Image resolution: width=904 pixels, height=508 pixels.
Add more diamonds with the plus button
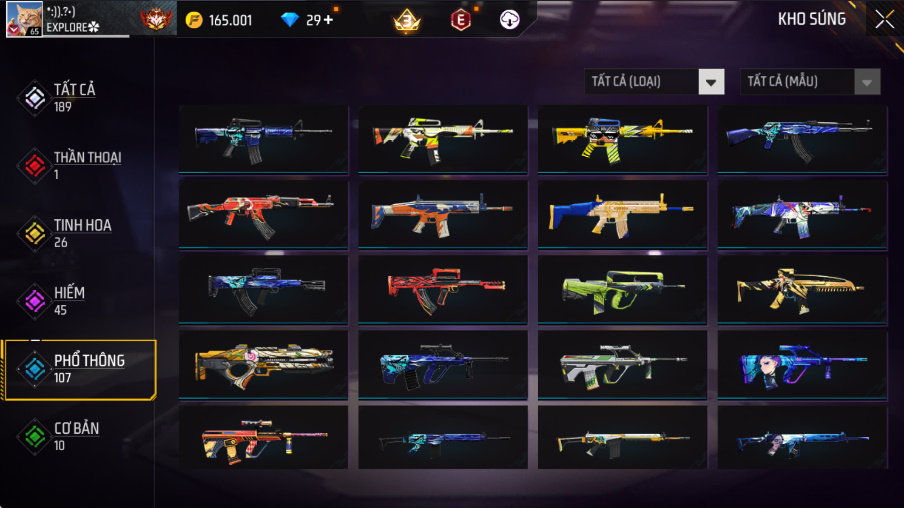pos(328,20)
